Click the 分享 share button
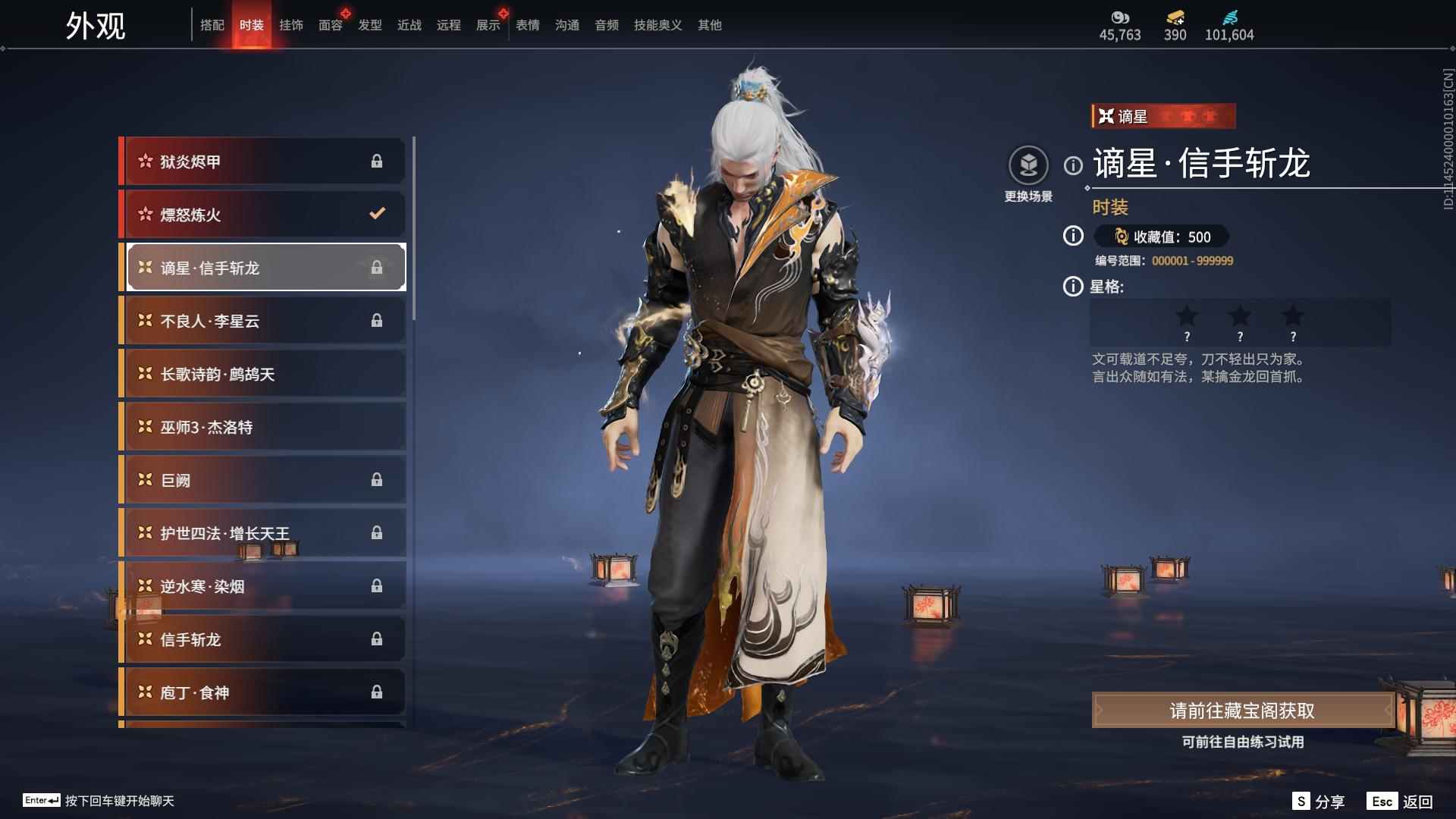1456x819 pixels. [1319, 802]
